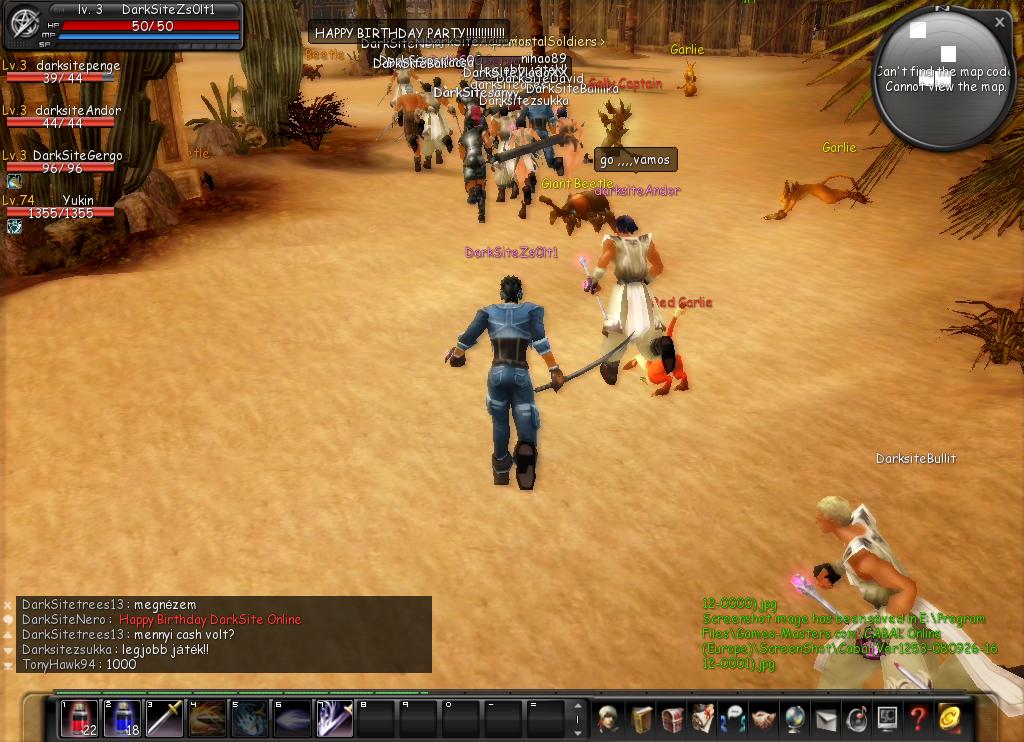Open the quest scroll icon
The height and width of the screenshot is (742, 1024).
pyautogui.click(x=703, y=718)
